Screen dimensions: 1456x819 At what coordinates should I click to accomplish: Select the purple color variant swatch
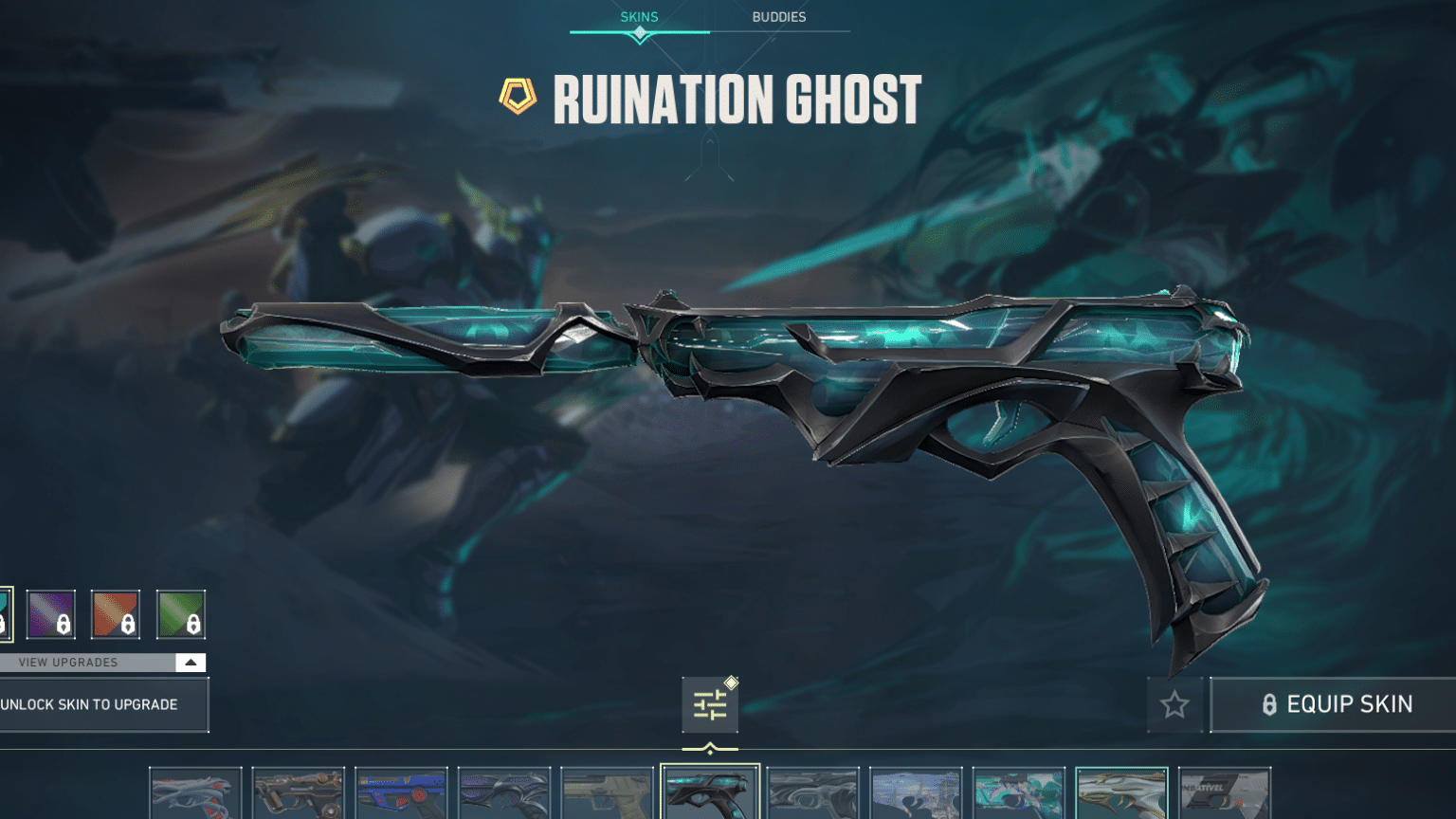click(x=52, y=613)
